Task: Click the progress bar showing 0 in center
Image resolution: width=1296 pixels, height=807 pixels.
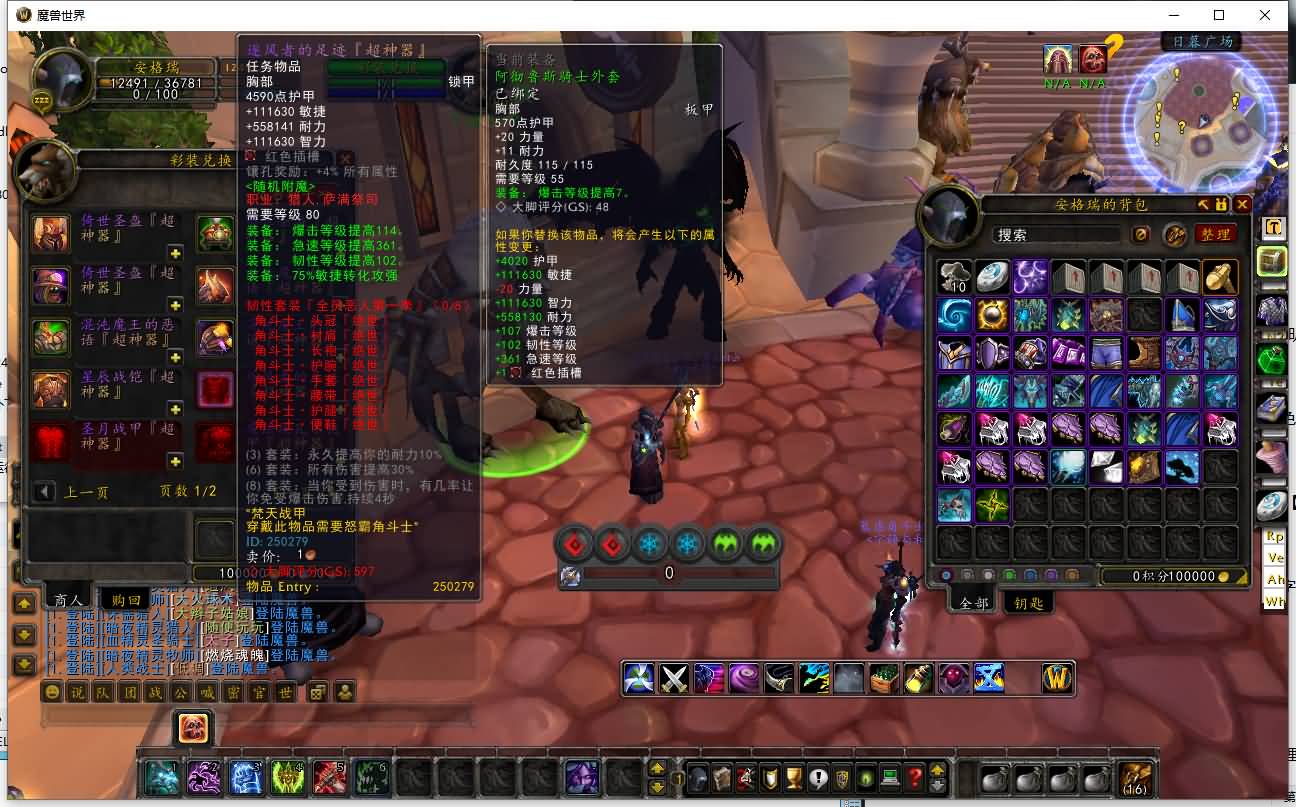Action: [x=669, y=573]
